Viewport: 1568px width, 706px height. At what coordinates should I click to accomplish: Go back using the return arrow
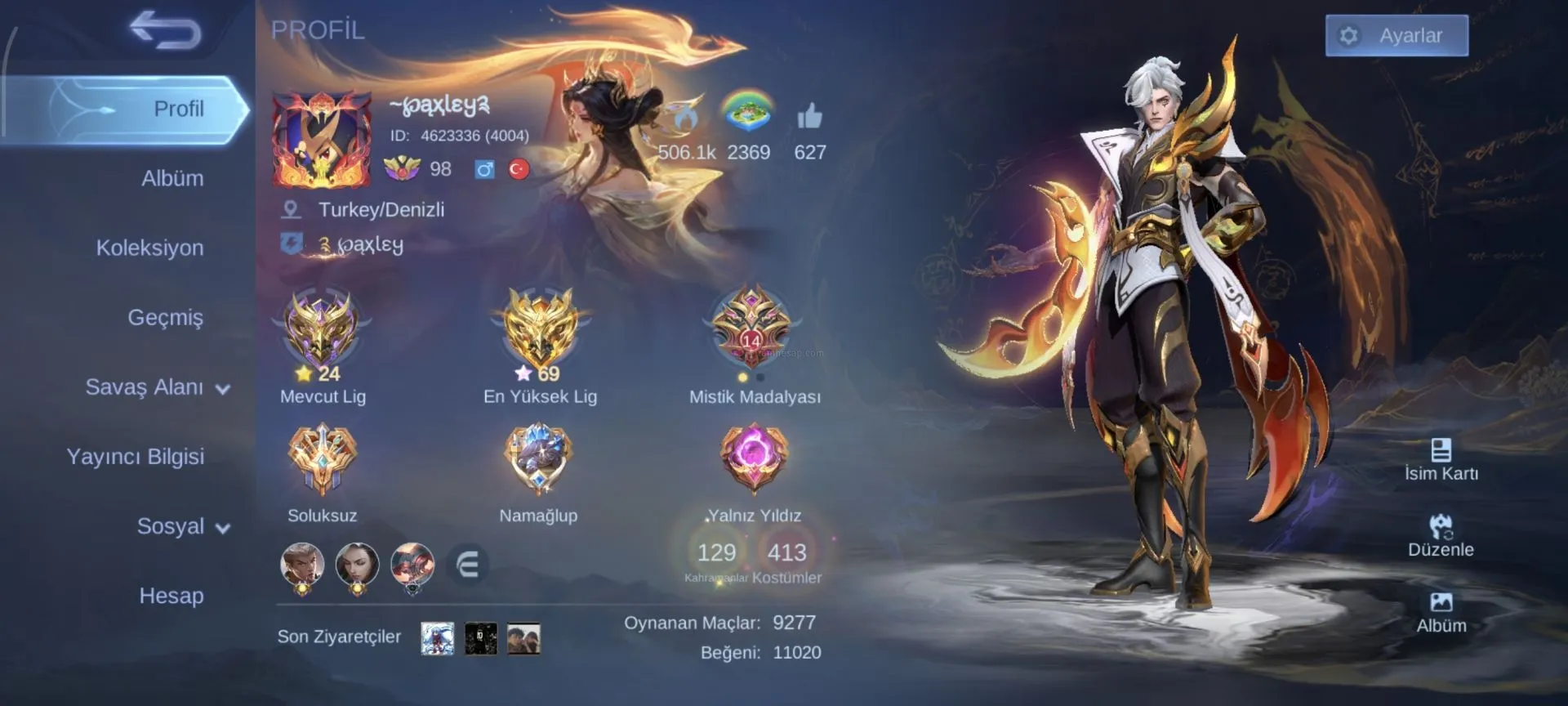(x=165, y=31)
